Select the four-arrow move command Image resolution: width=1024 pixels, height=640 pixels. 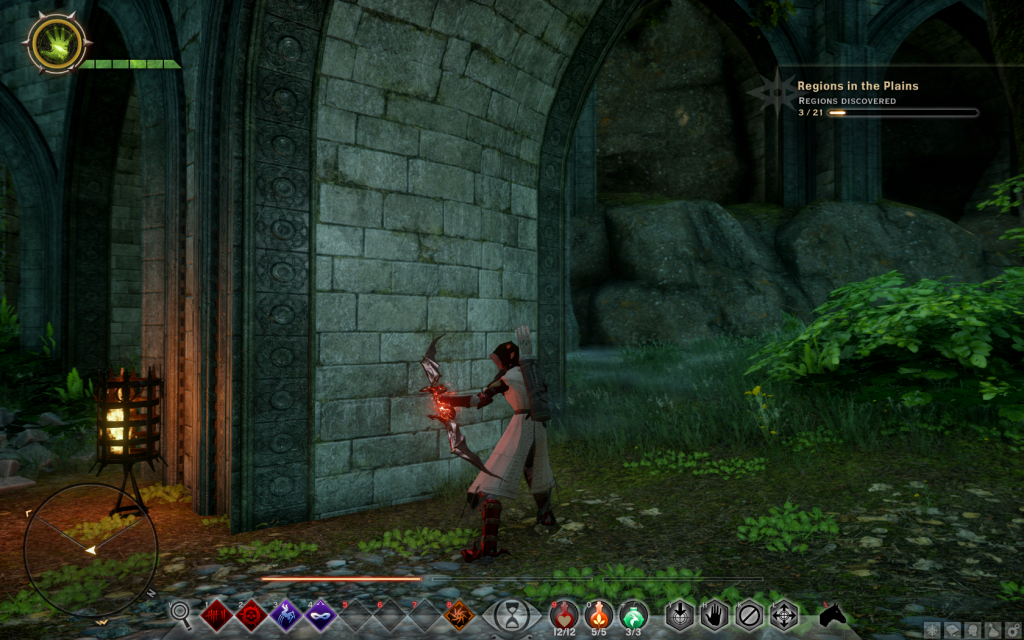[x=783, y=612]
